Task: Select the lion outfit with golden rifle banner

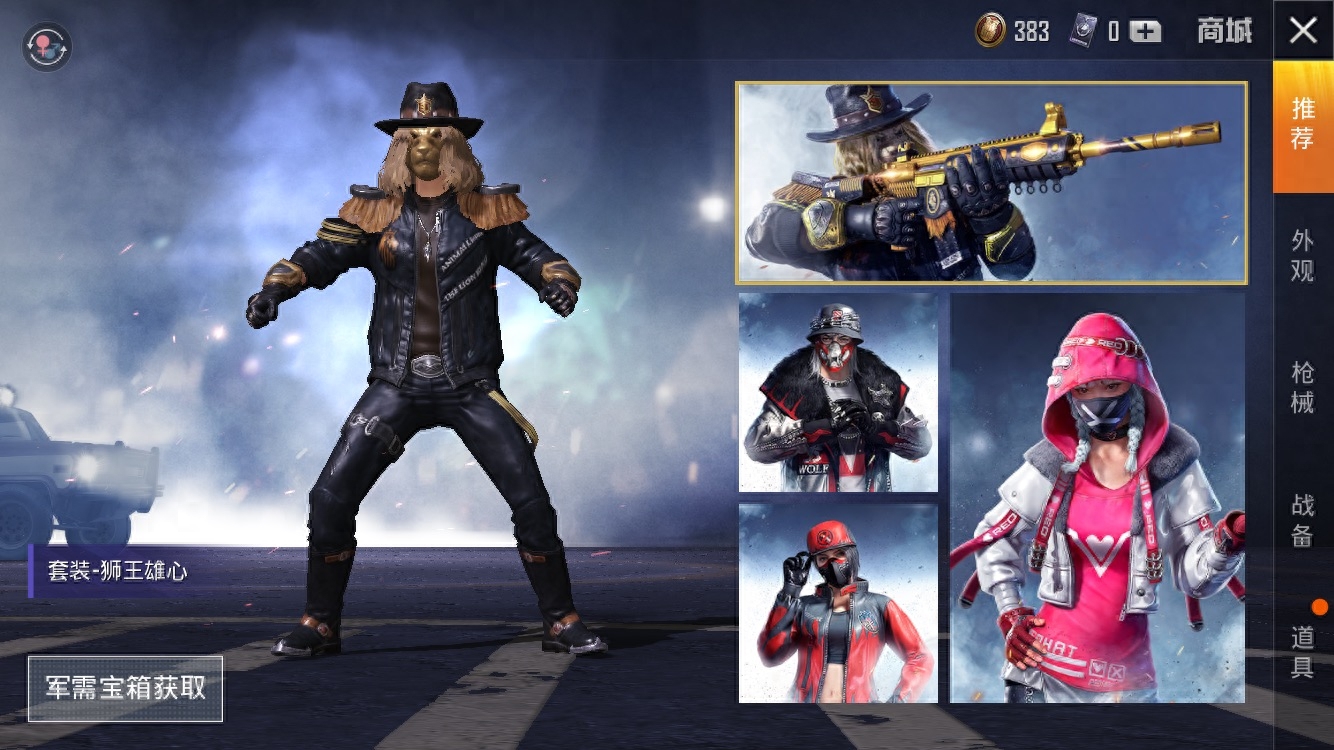Action: tap(991, 183)
